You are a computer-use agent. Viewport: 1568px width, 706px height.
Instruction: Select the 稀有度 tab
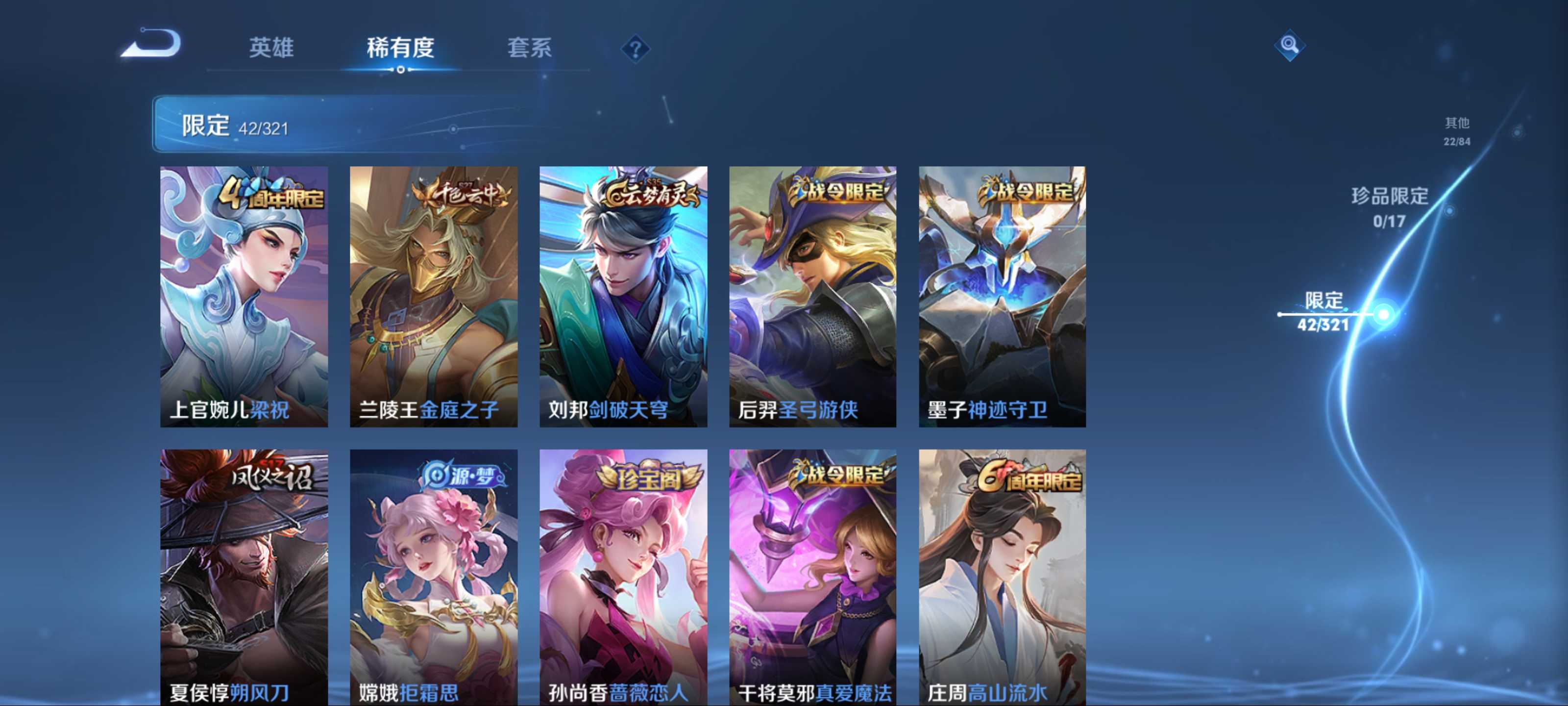400,48
